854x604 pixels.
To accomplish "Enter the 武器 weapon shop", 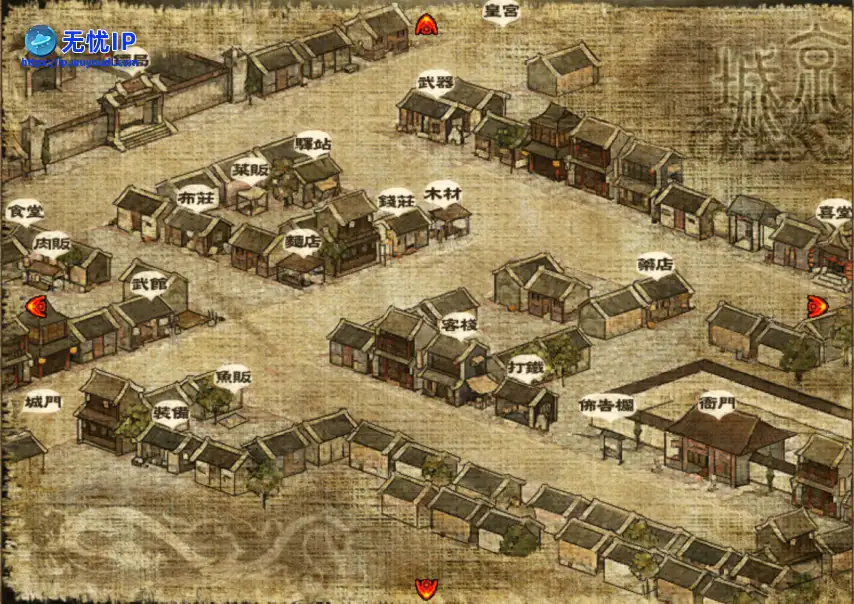I will 435,82.
